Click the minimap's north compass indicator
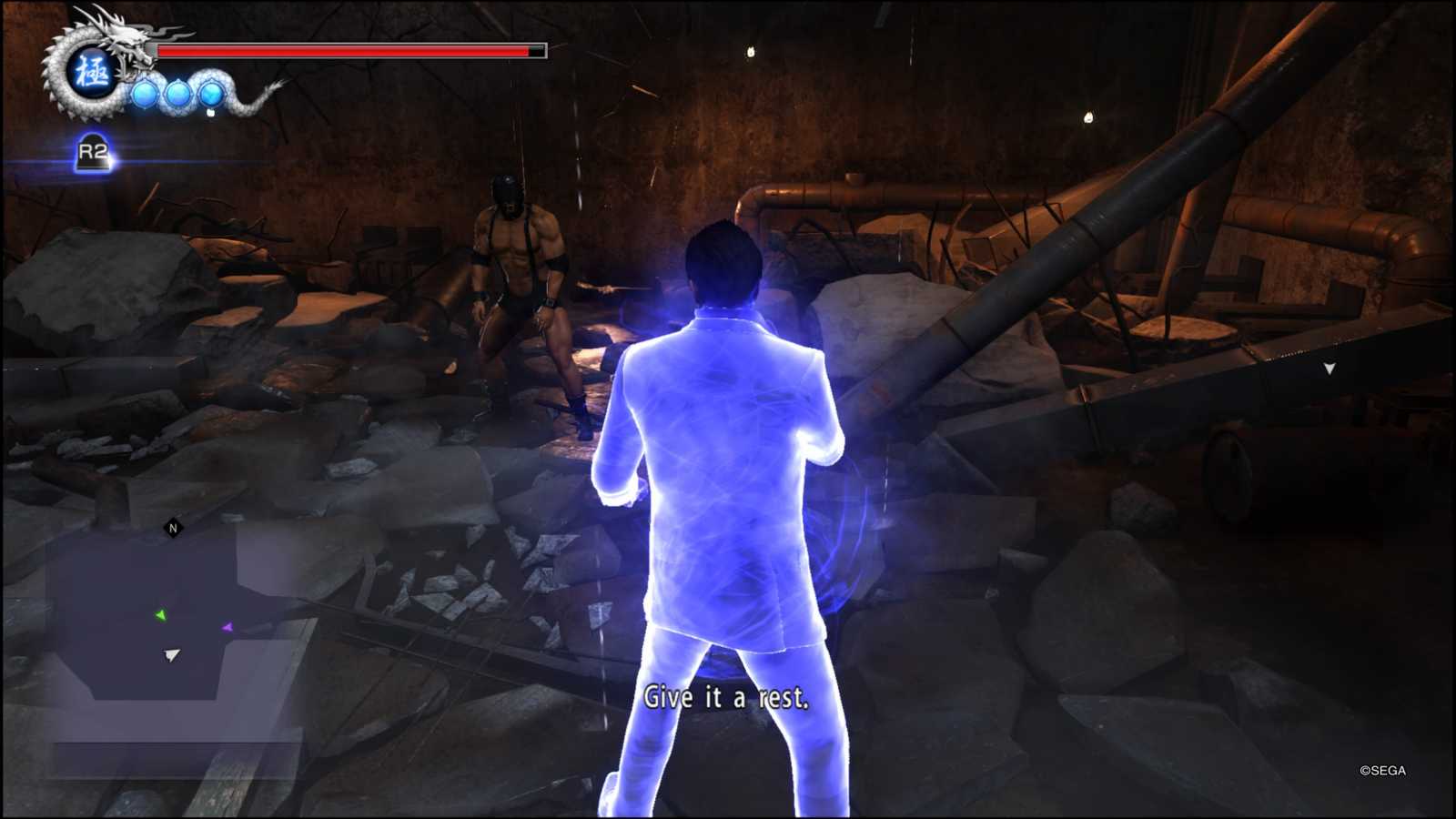This screenshot has height=819, width=1456. [173, 528]
